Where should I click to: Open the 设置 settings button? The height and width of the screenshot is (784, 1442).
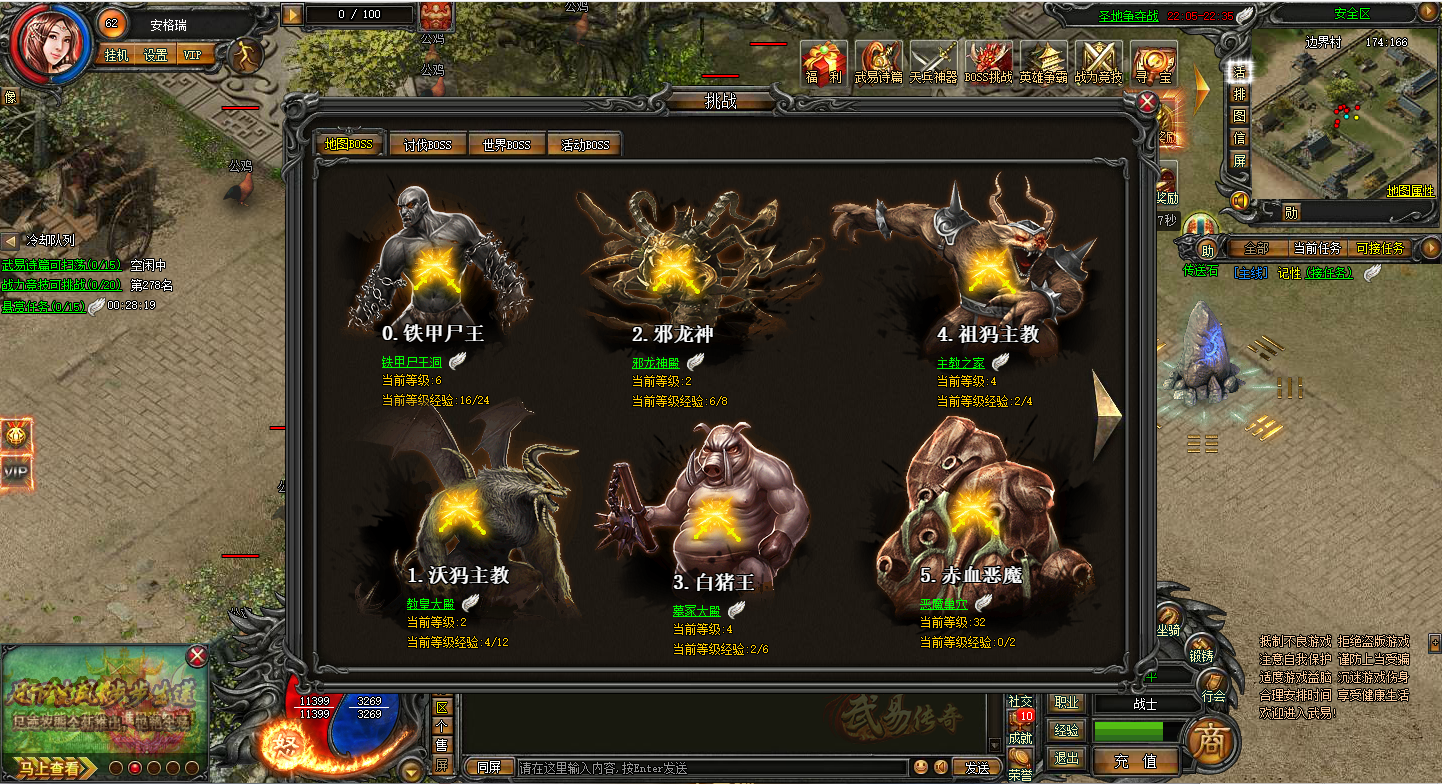coord(155,55)
